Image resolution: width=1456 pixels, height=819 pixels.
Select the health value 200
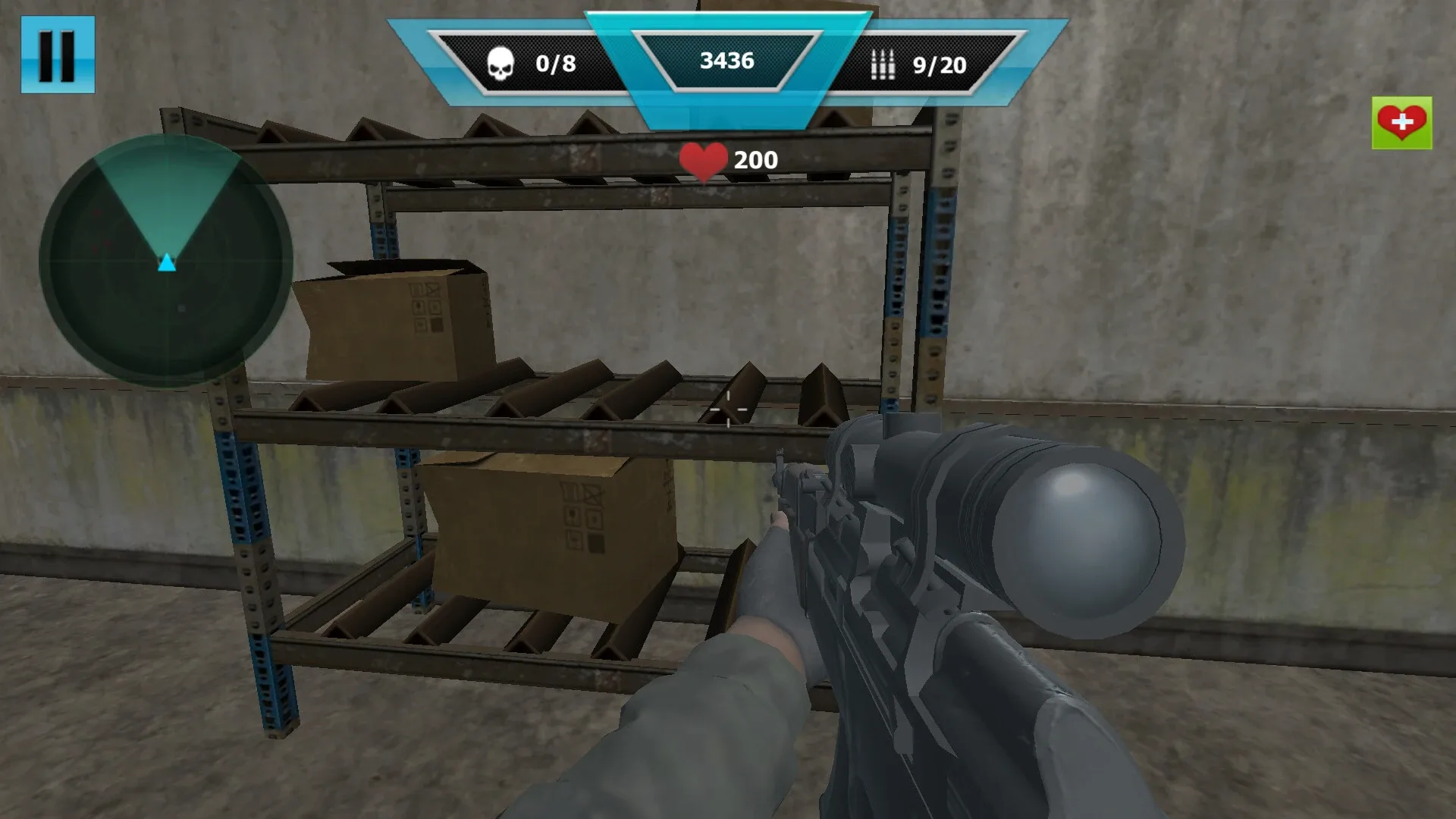755,159
